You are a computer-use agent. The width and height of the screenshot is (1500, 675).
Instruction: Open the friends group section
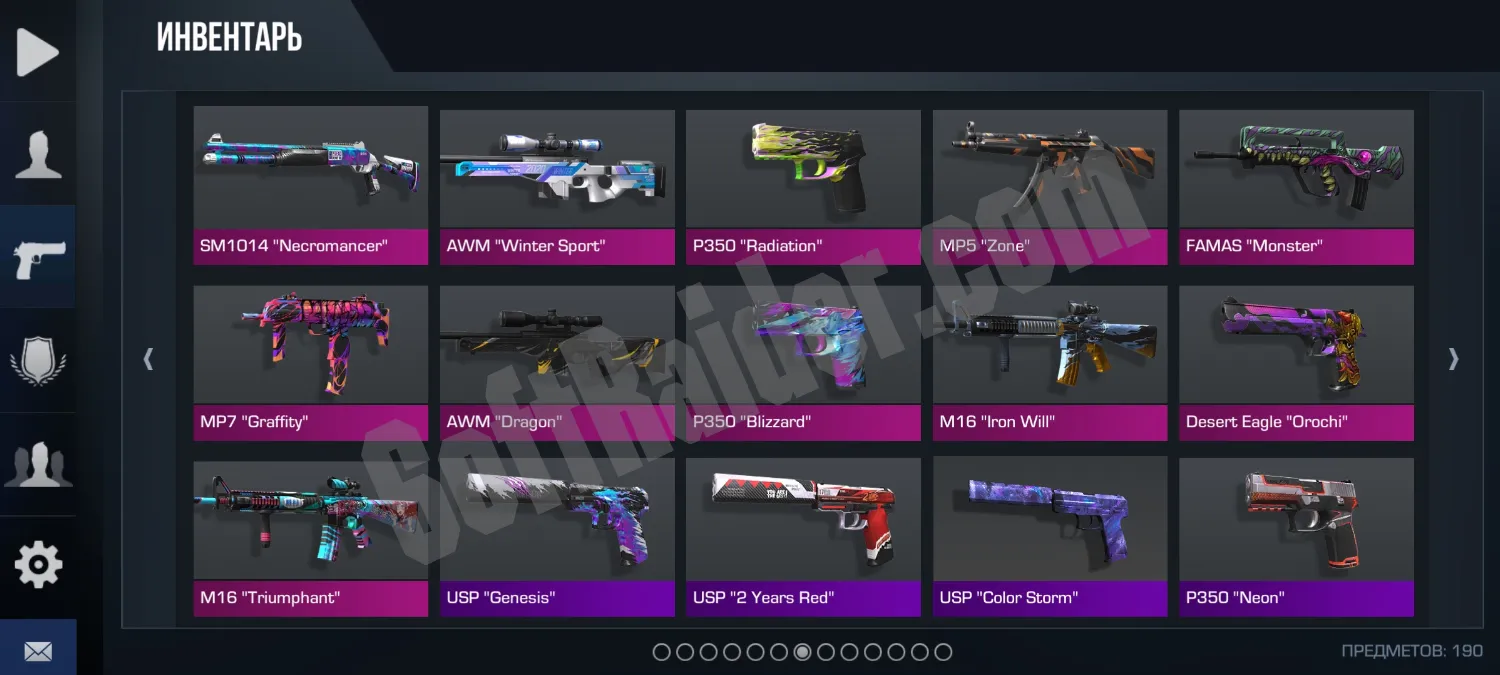tap(38, 463)
